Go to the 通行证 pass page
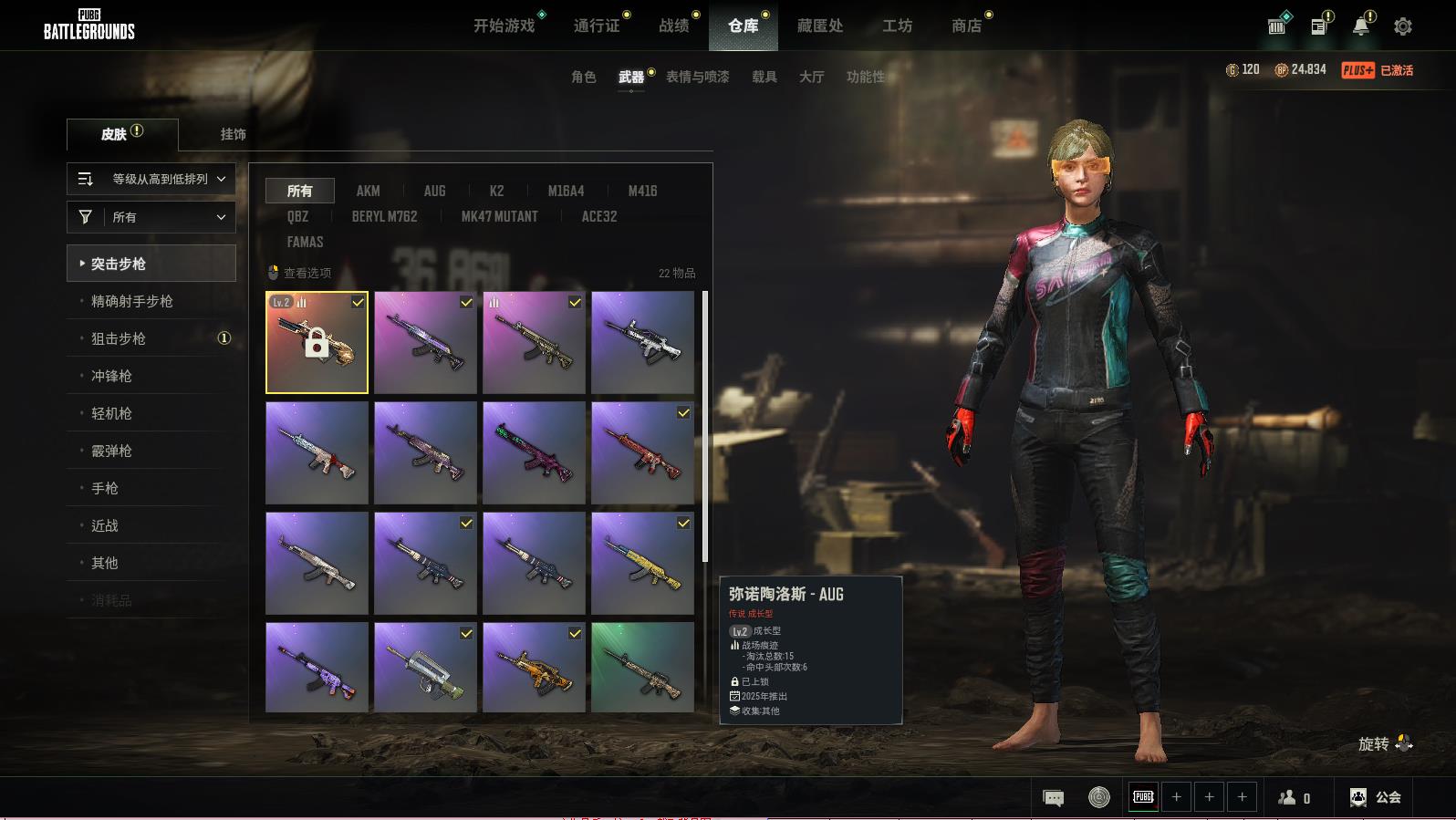Image resolution: width=1456 pixels, height=820 pixels. [597, 26]
